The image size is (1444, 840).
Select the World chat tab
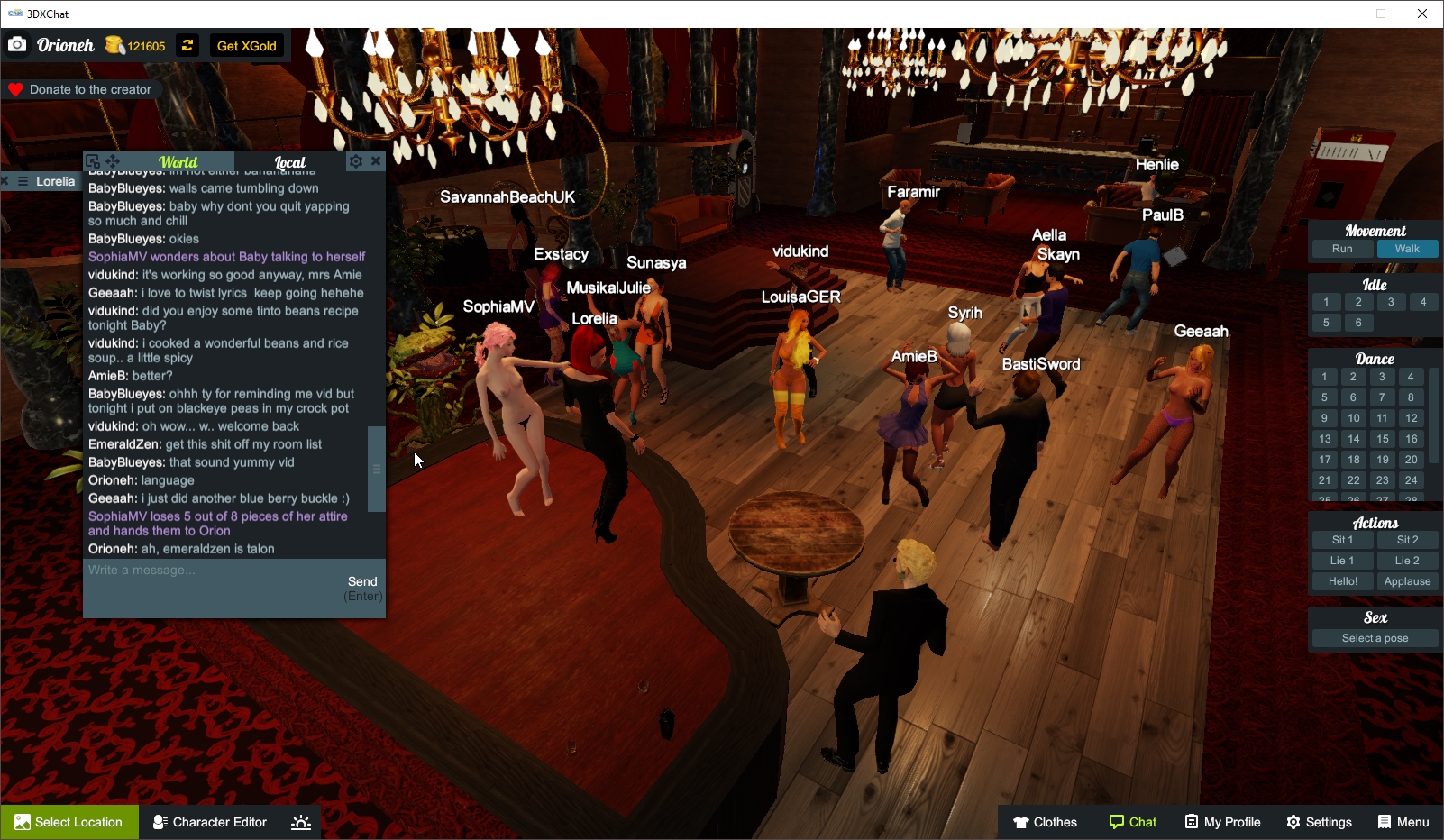click(178, 162)
